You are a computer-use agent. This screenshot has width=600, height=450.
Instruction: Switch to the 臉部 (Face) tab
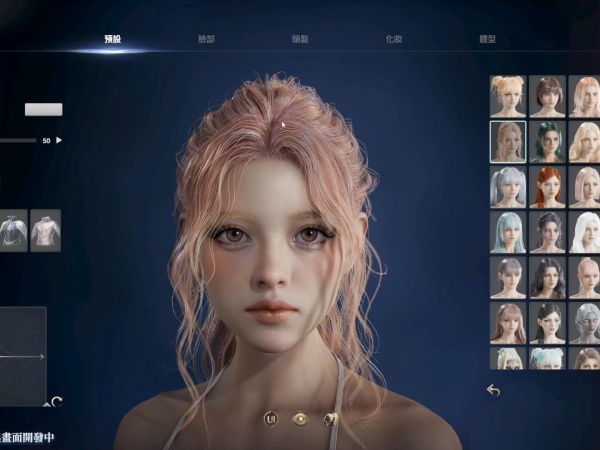206,39
